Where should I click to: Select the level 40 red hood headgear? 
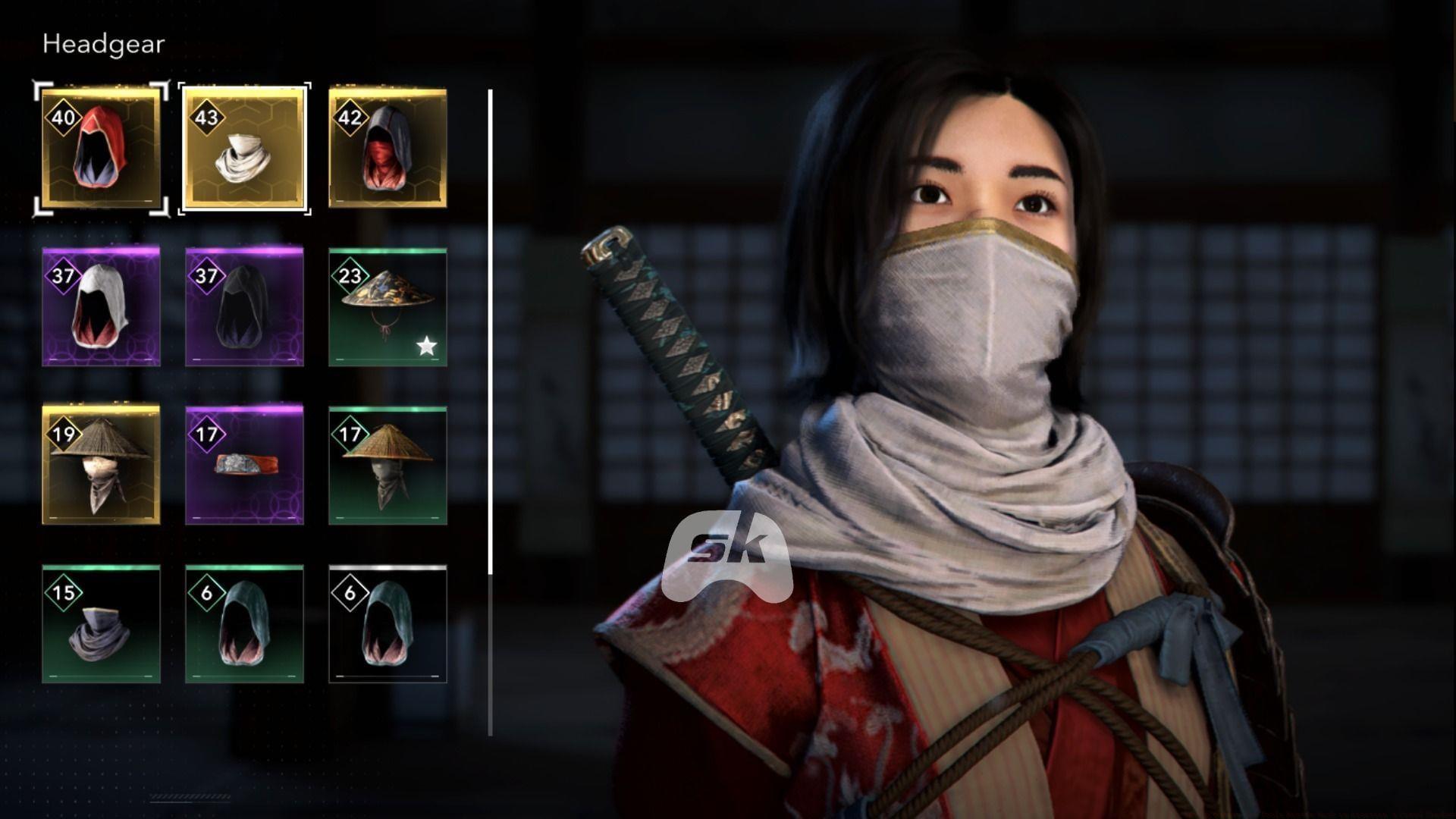pyautogui.click(x=101, y=148)
